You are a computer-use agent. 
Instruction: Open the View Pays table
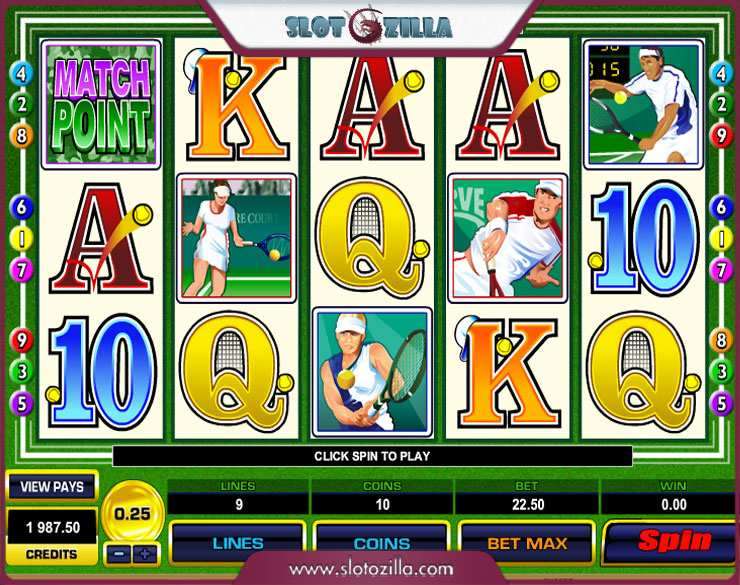[52, 487]
